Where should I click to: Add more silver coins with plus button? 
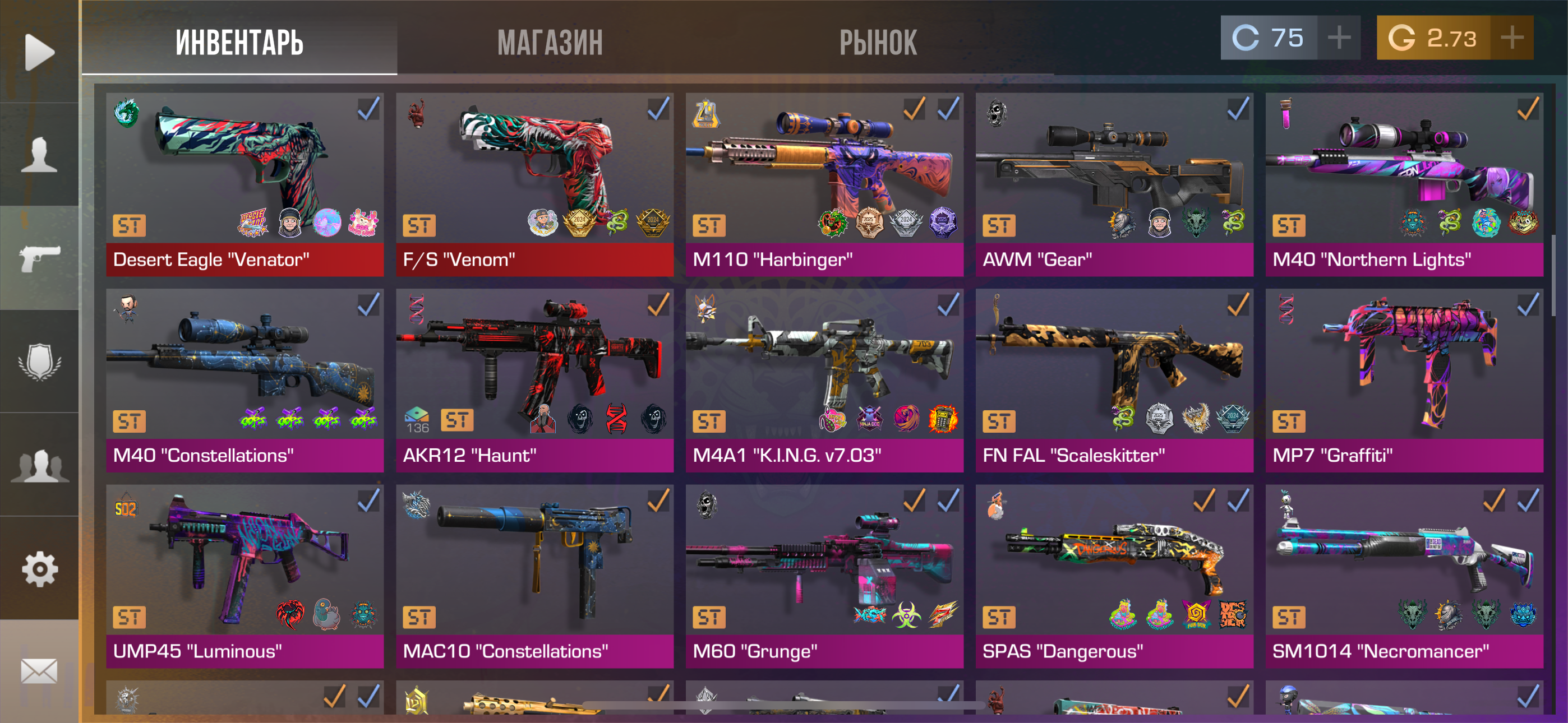tap(1339, 38)
